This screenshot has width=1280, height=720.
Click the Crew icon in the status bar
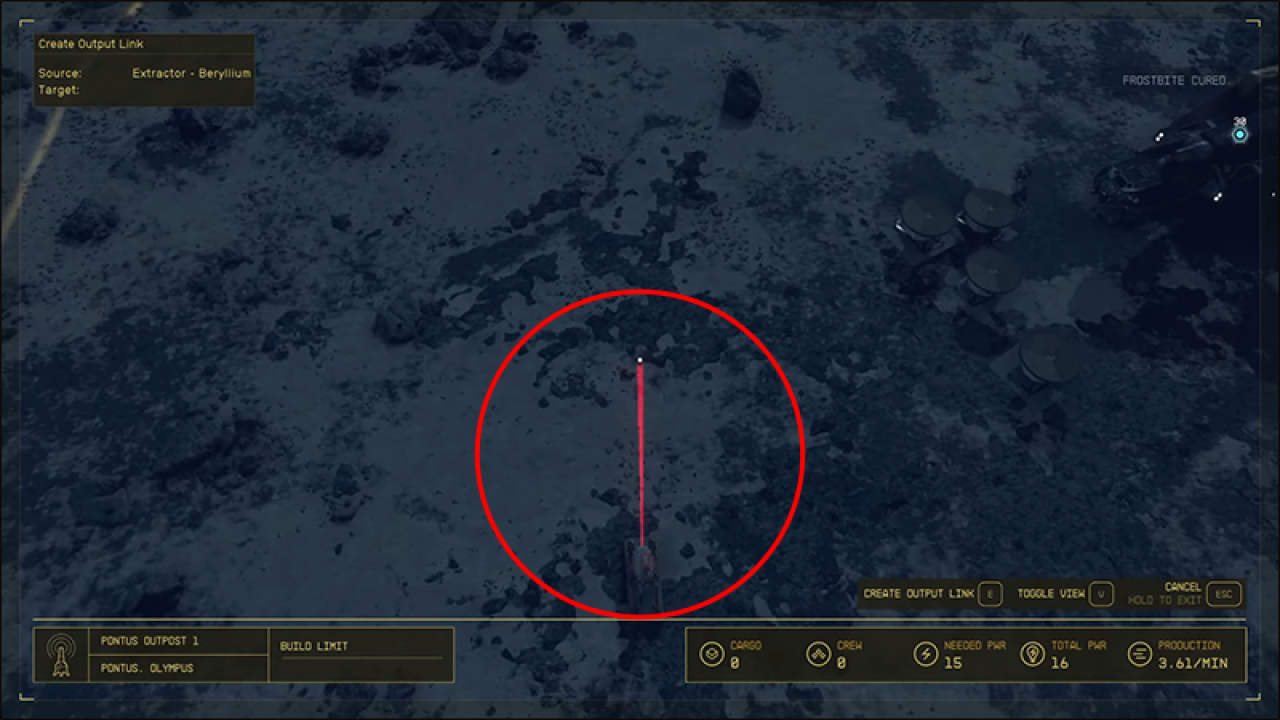(819, 653)
